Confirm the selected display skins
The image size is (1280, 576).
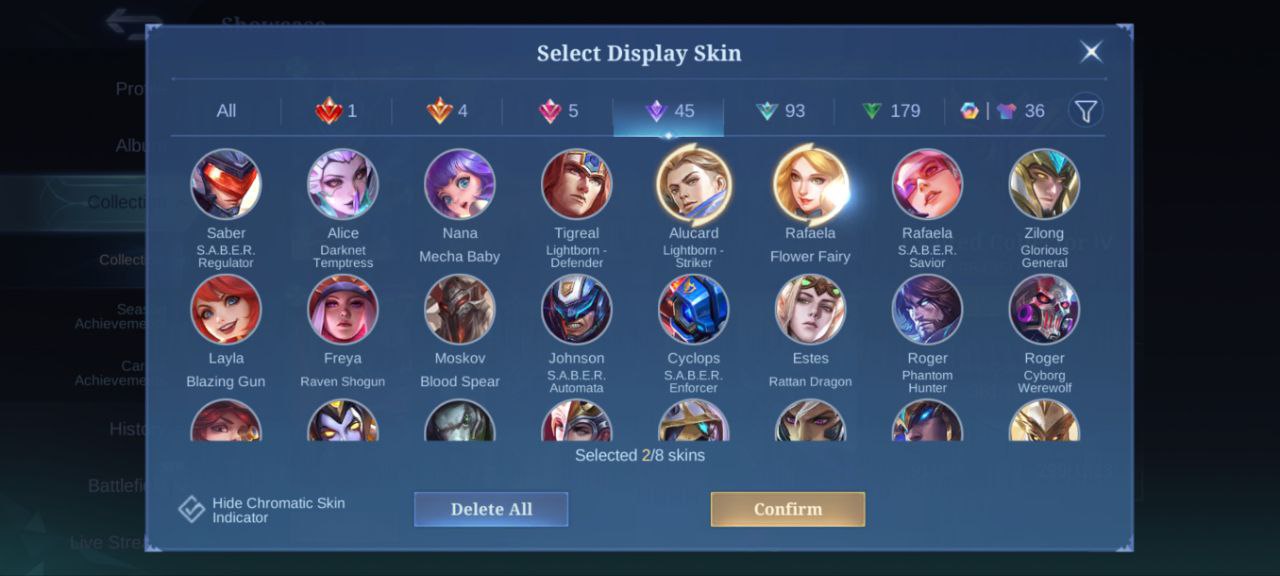[787, 509]
